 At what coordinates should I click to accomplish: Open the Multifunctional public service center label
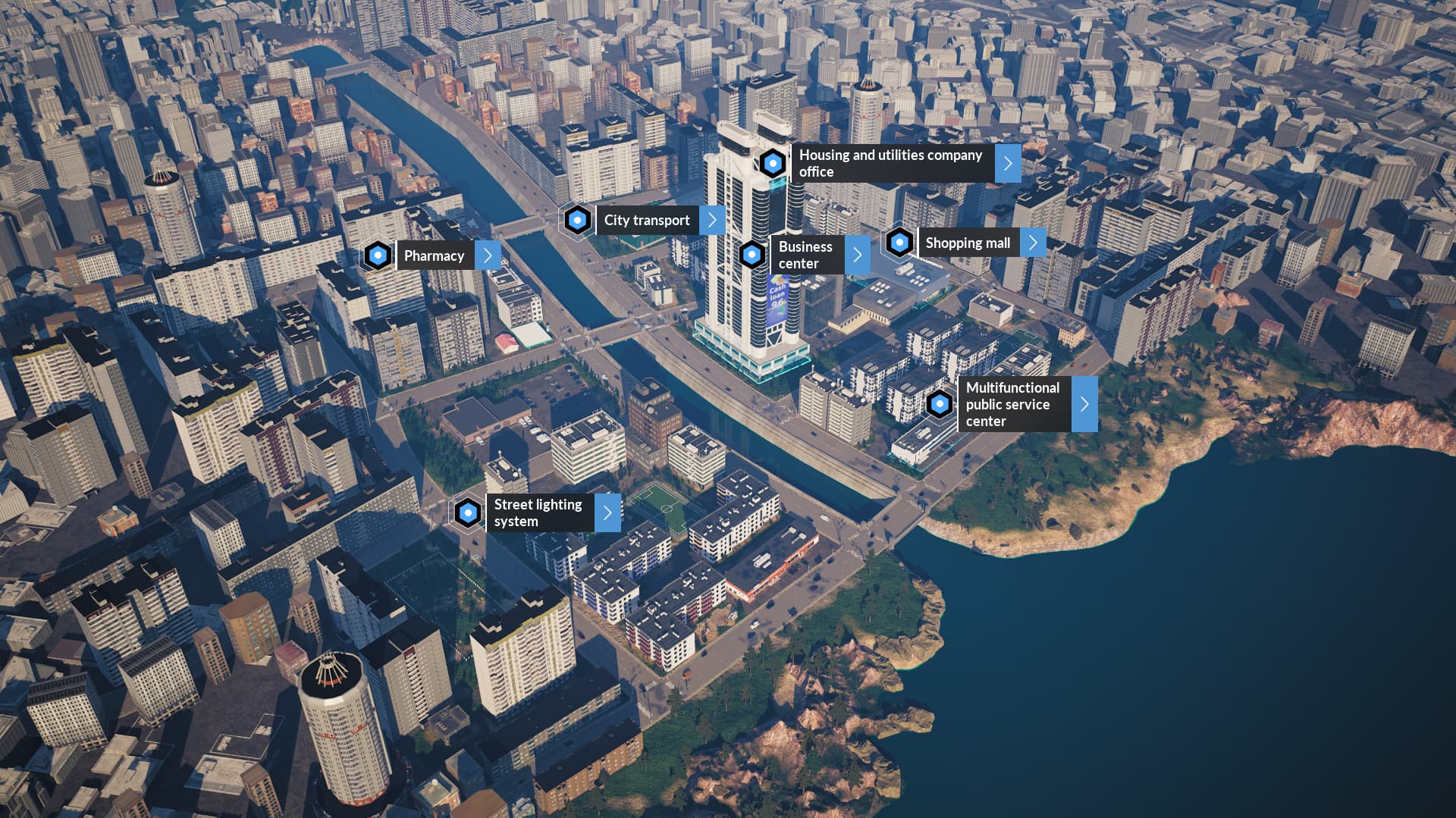[x=1013, y=404]
